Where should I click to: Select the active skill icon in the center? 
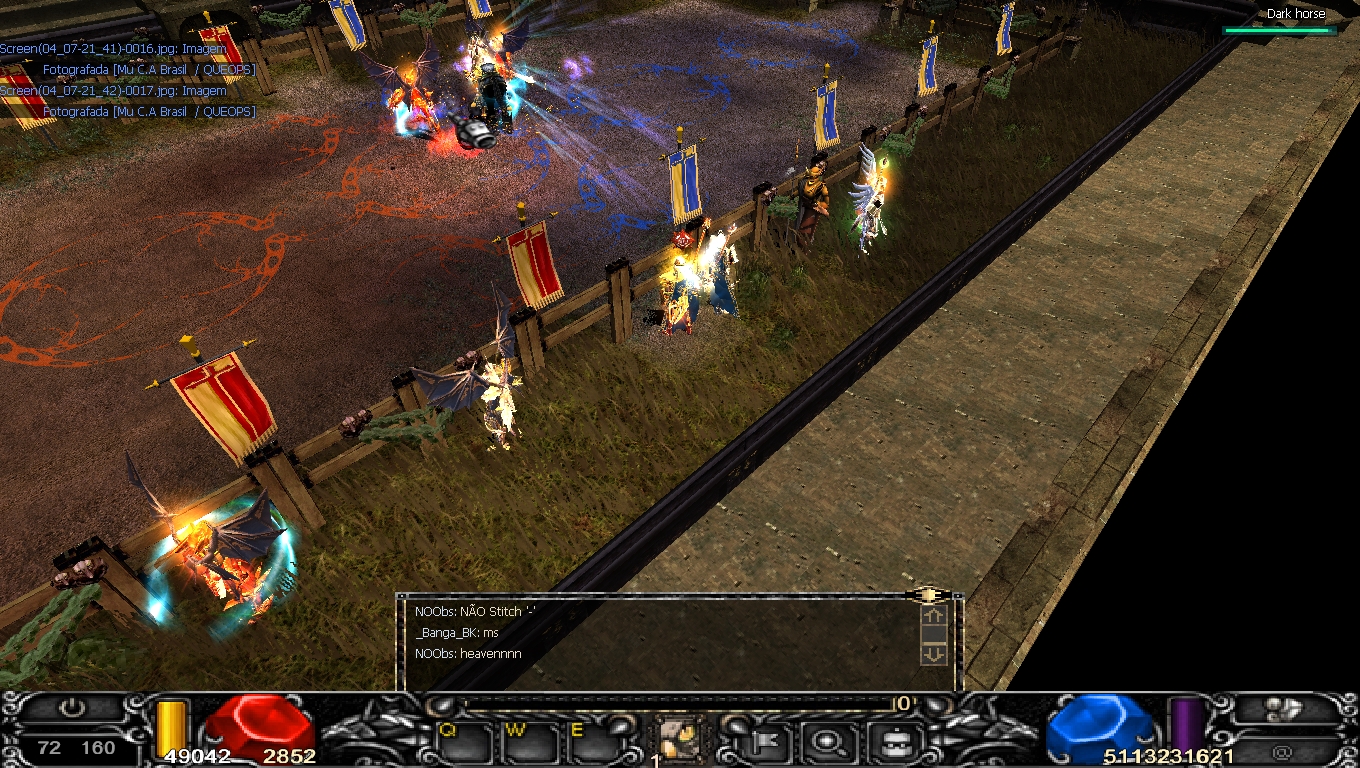coord(682,740)
